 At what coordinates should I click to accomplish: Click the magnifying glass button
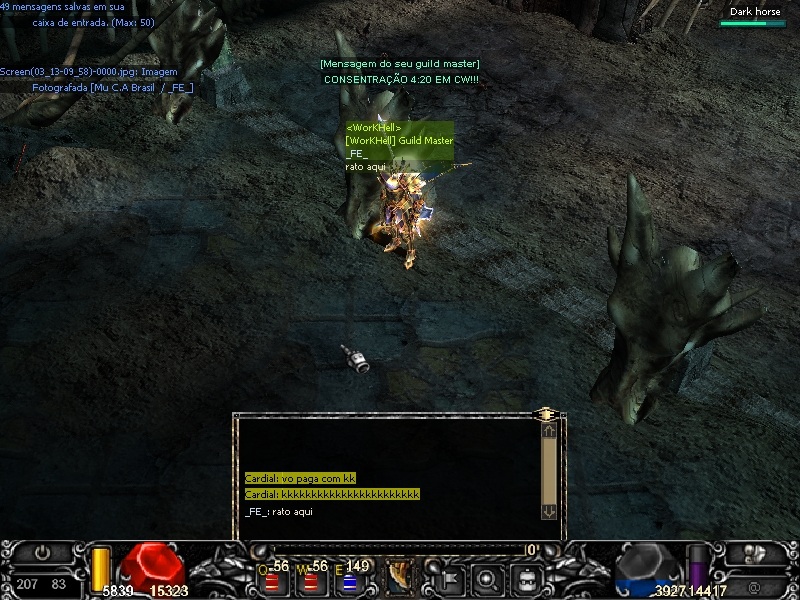point(486,577)
